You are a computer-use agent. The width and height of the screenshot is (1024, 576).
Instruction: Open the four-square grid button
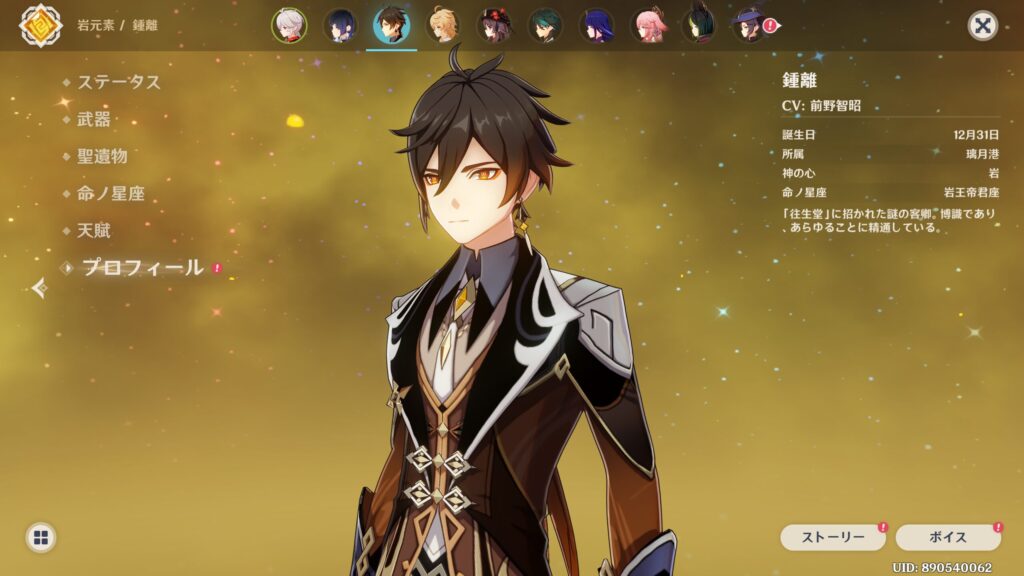(40, 538)
